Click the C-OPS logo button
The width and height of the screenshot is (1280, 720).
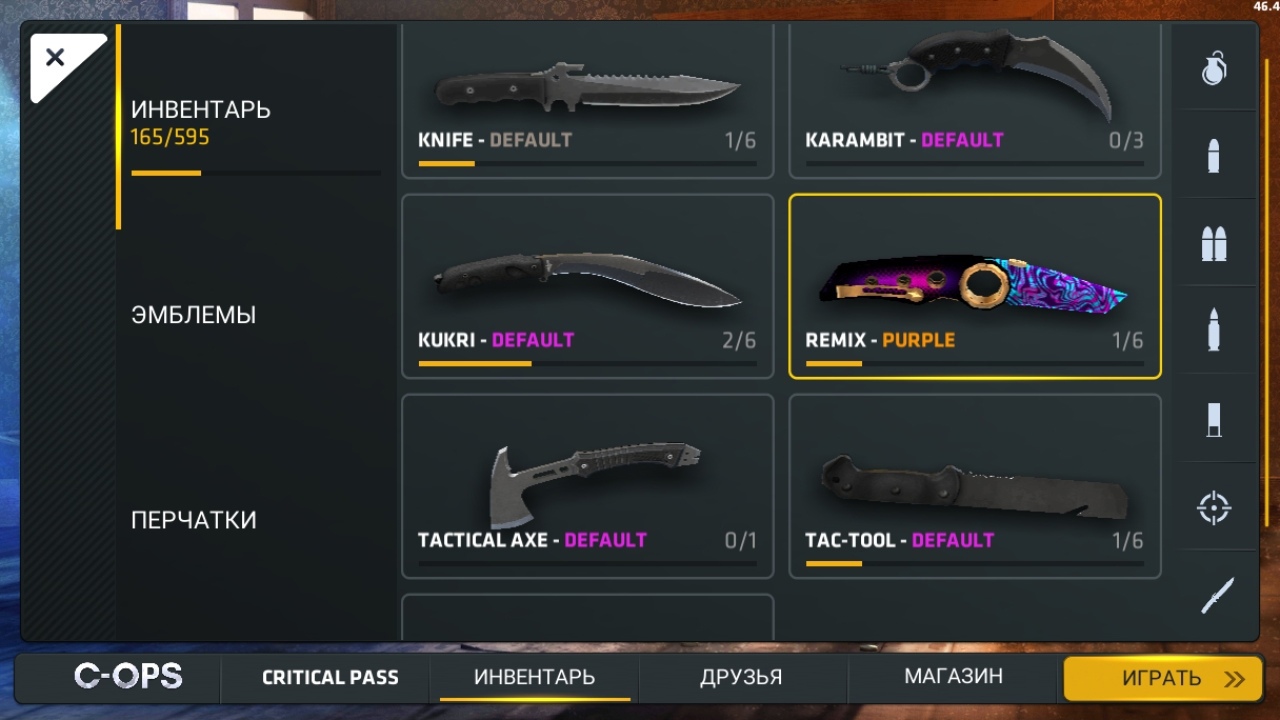point(128,677)
